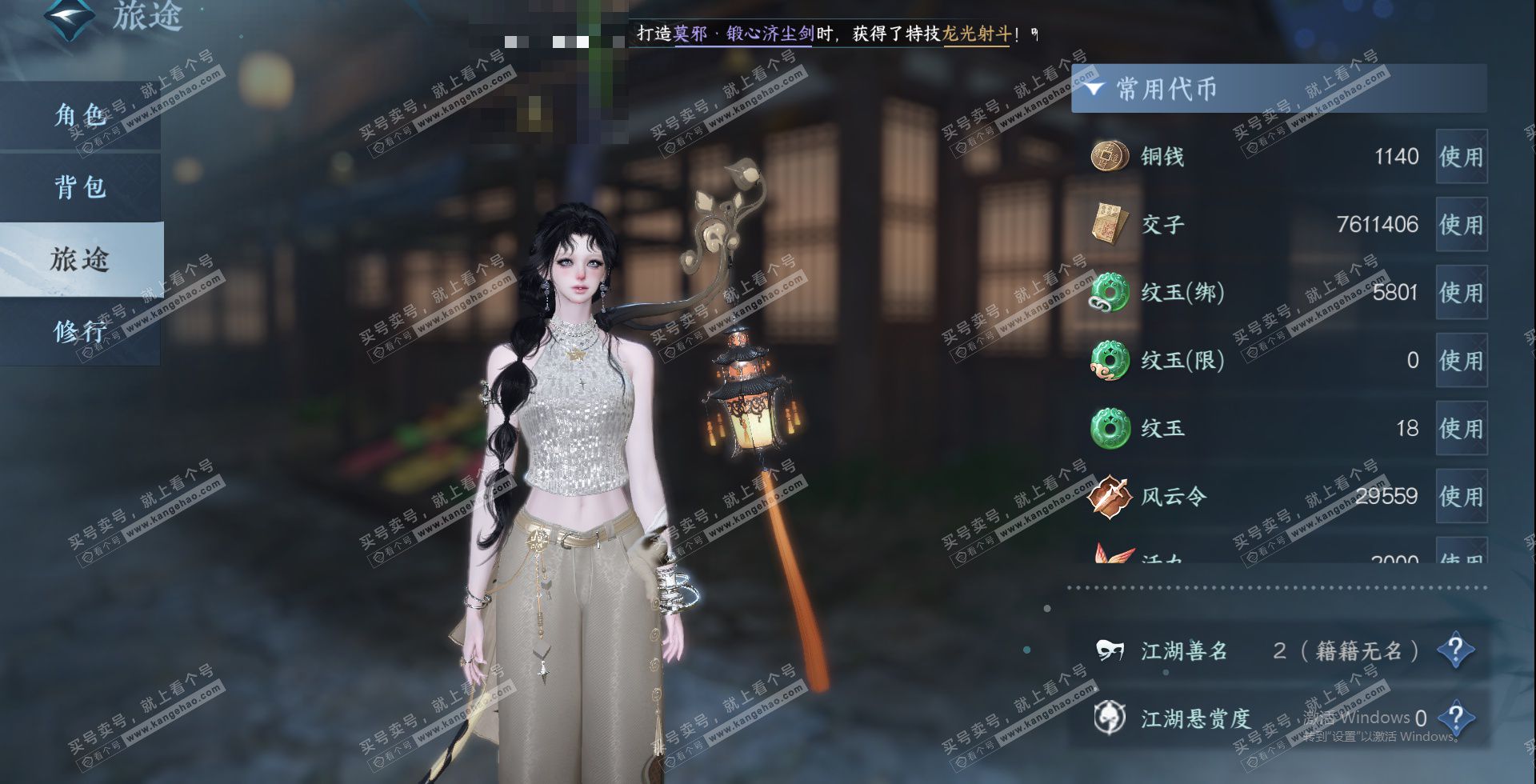Screen dimensions: 1536x784
Task: Switch to the 角色 tab
Action: click(80, 116)
